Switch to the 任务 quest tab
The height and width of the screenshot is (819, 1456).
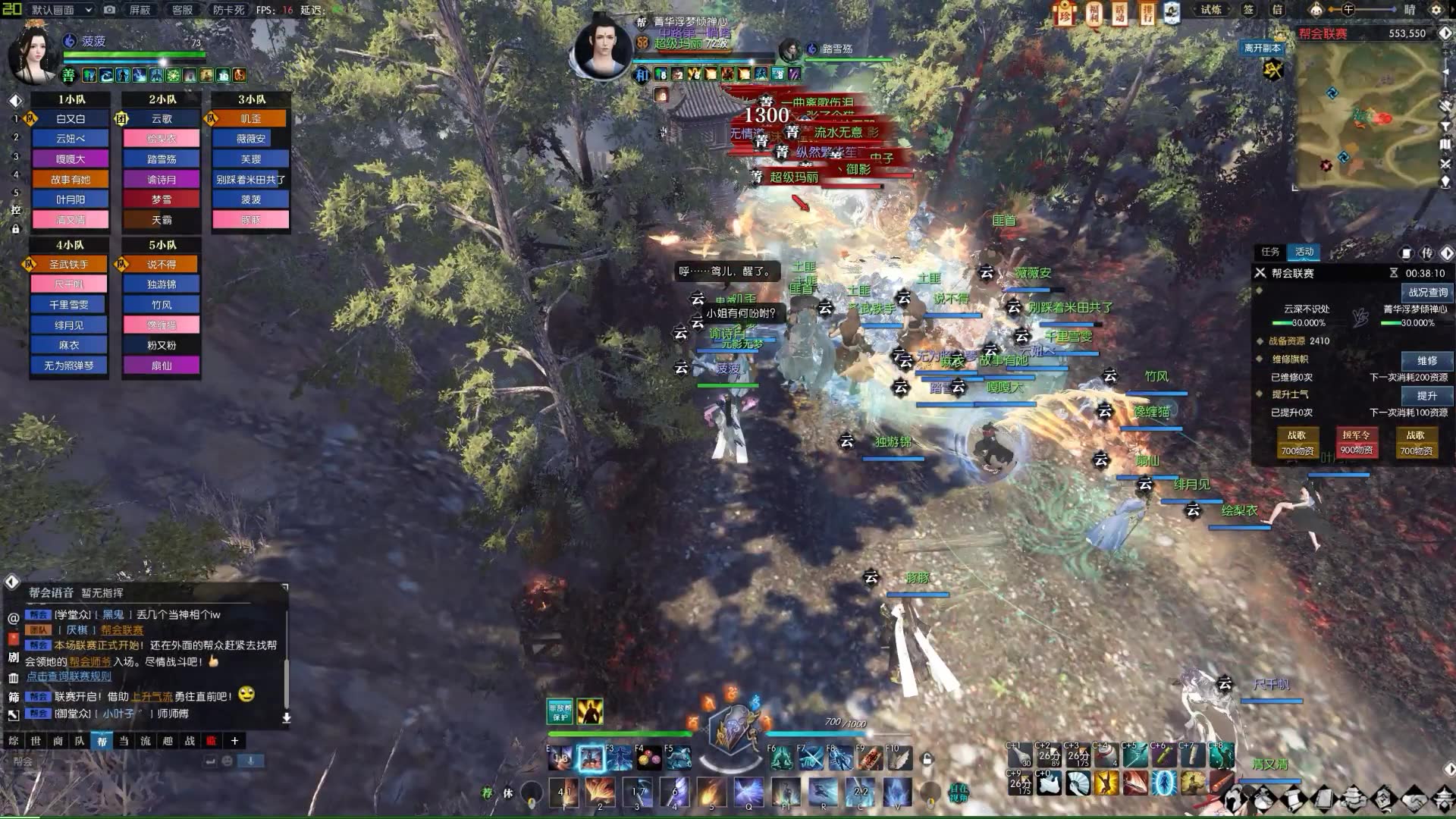[1270, 252]
